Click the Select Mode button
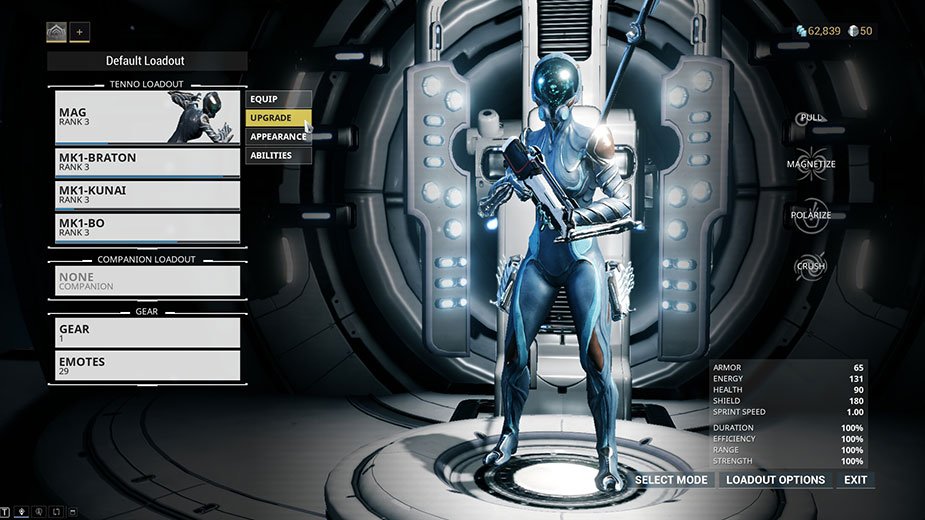This screenshot has height=520, width=925. point(671,480)
